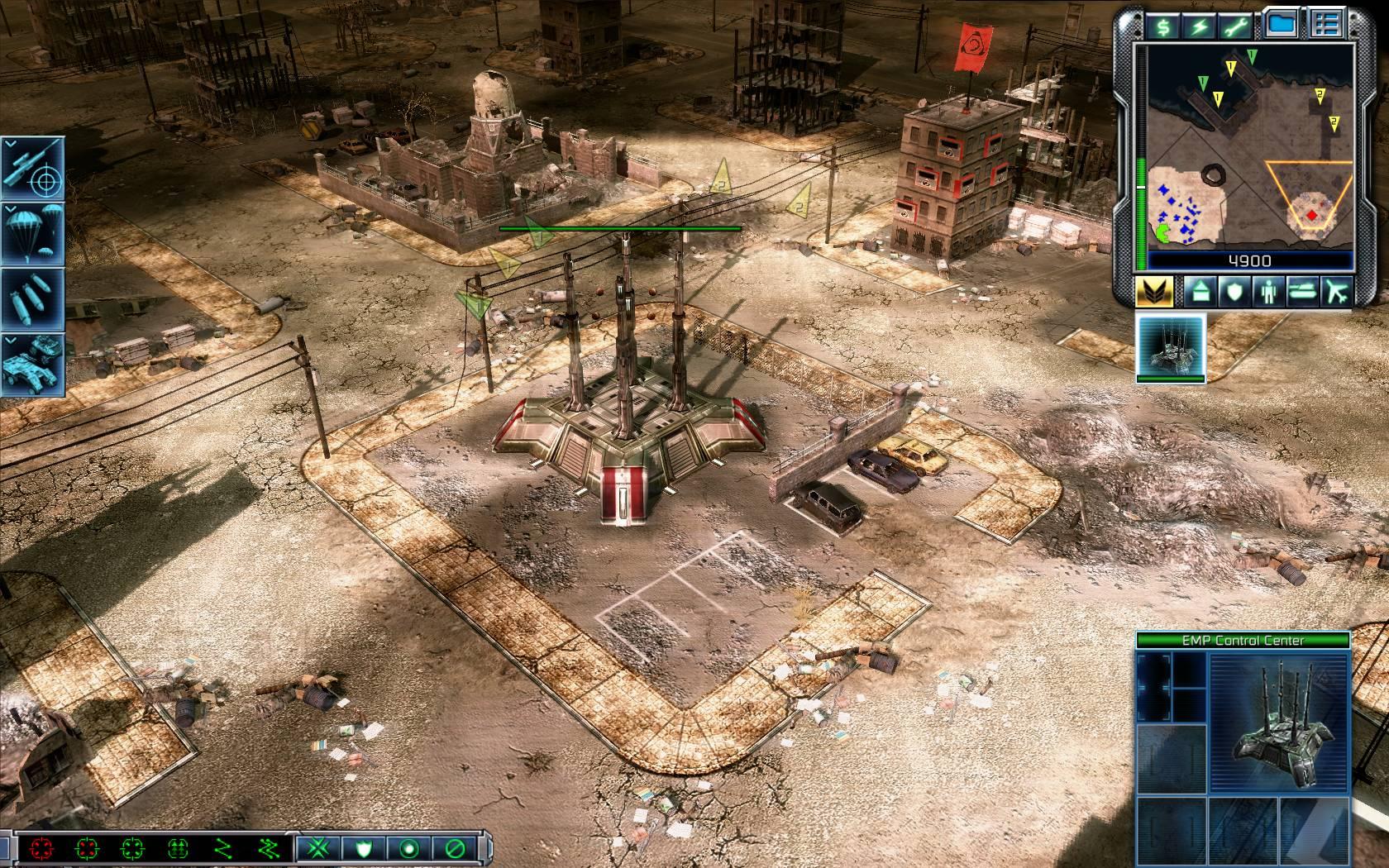
Task: Select the gold chevron rank tab
Action: 1154,291
